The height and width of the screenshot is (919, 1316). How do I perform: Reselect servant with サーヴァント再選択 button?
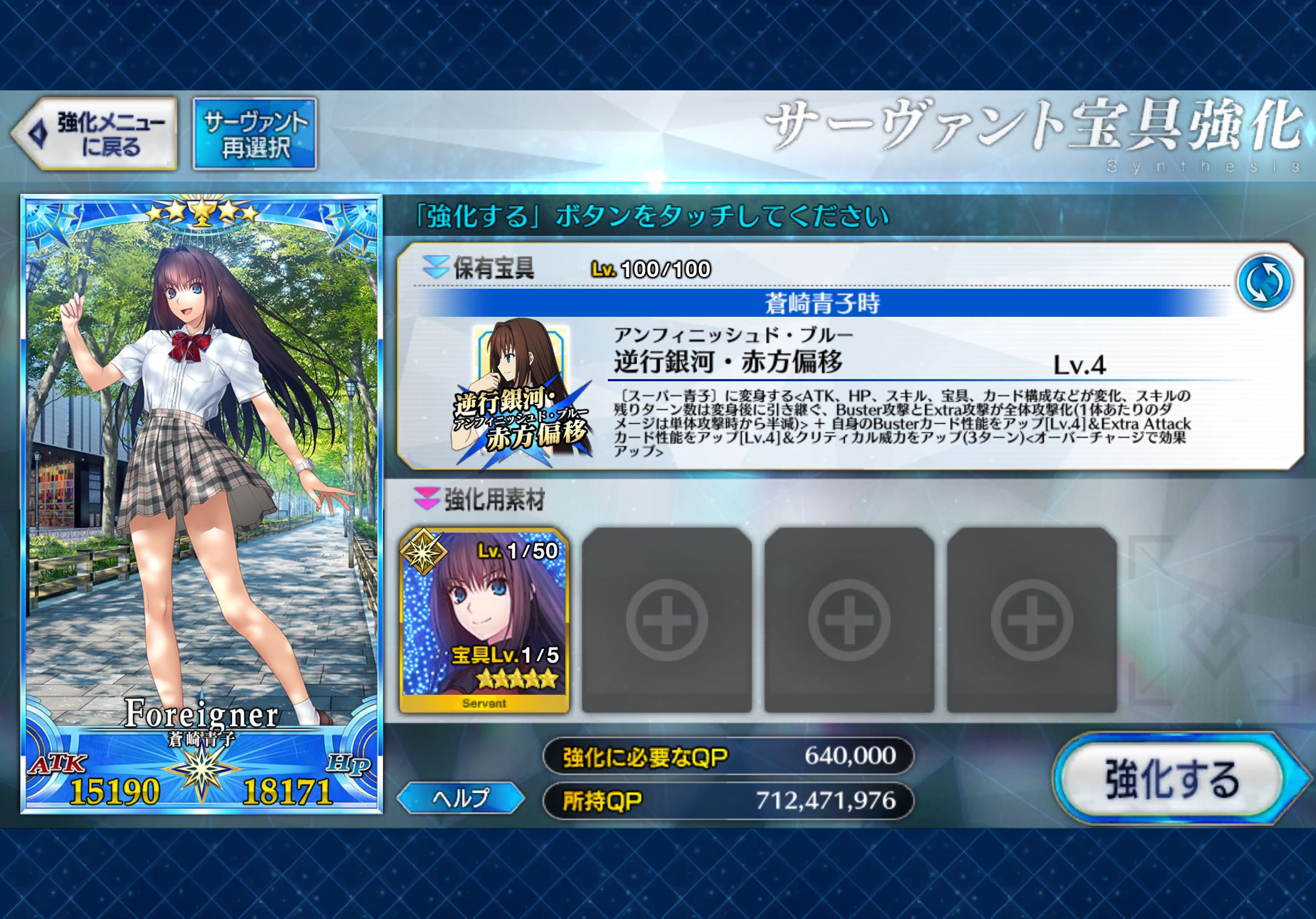tap(255, 134)
